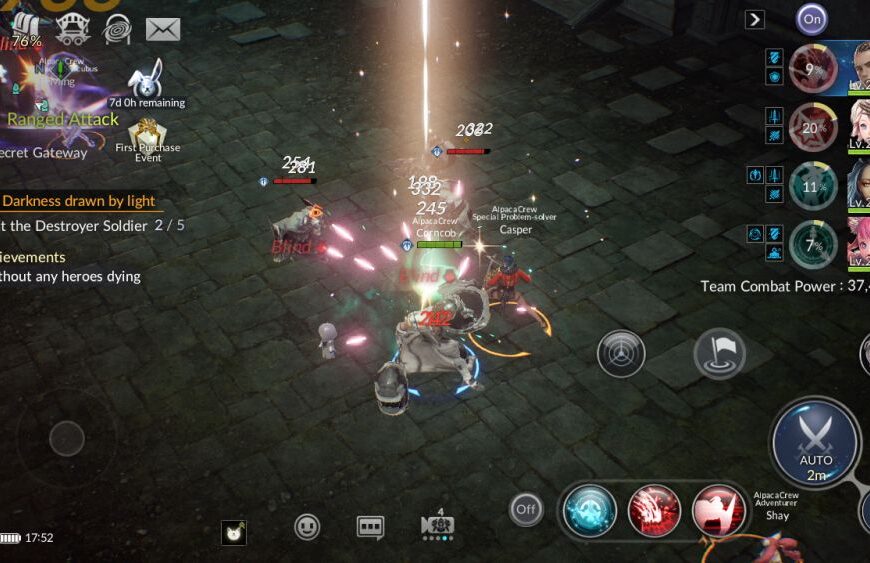Activate the hero ultimate gauge showing 9%

[813, 69]
